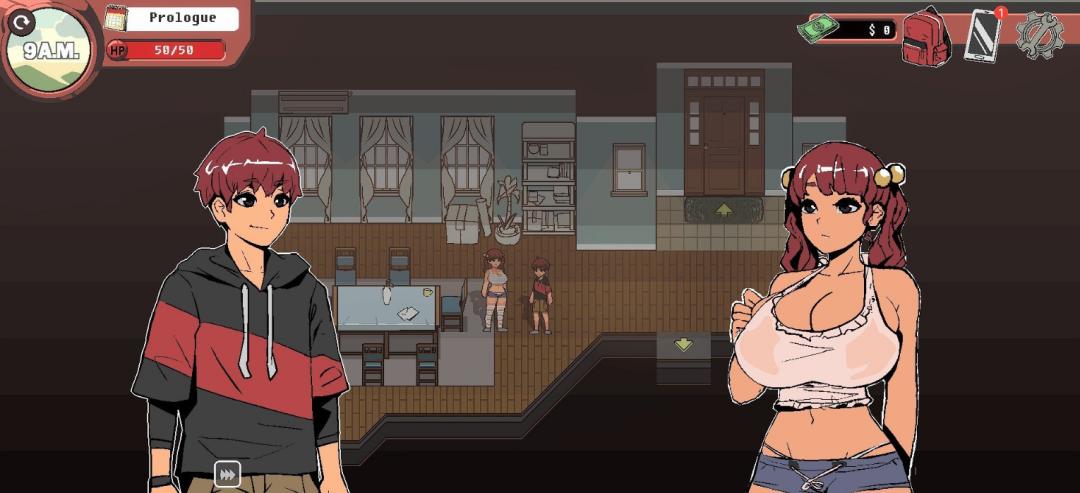Click the circular arrow on the clock
This screenshot has width=1080, height=493.
click(22, 20)
